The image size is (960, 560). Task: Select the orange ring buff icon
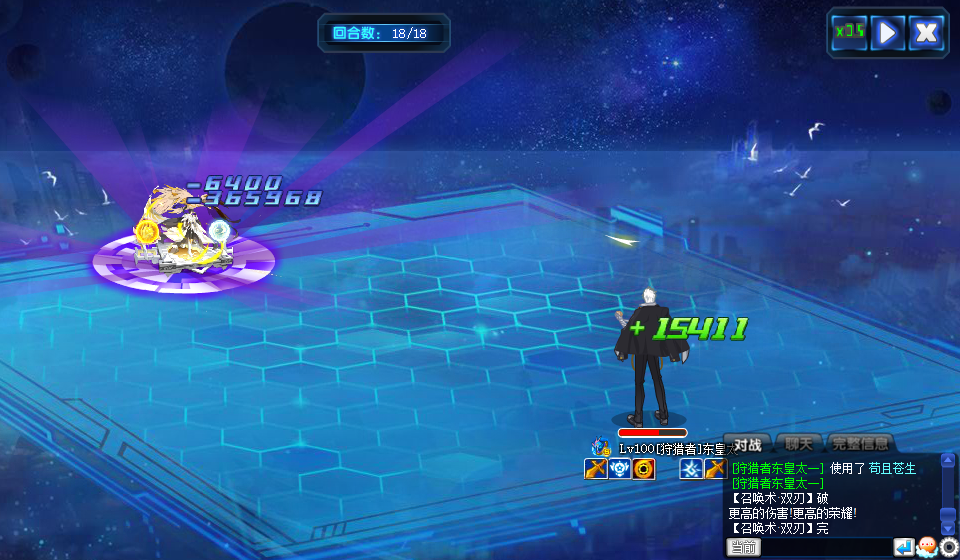click(644, 469)
